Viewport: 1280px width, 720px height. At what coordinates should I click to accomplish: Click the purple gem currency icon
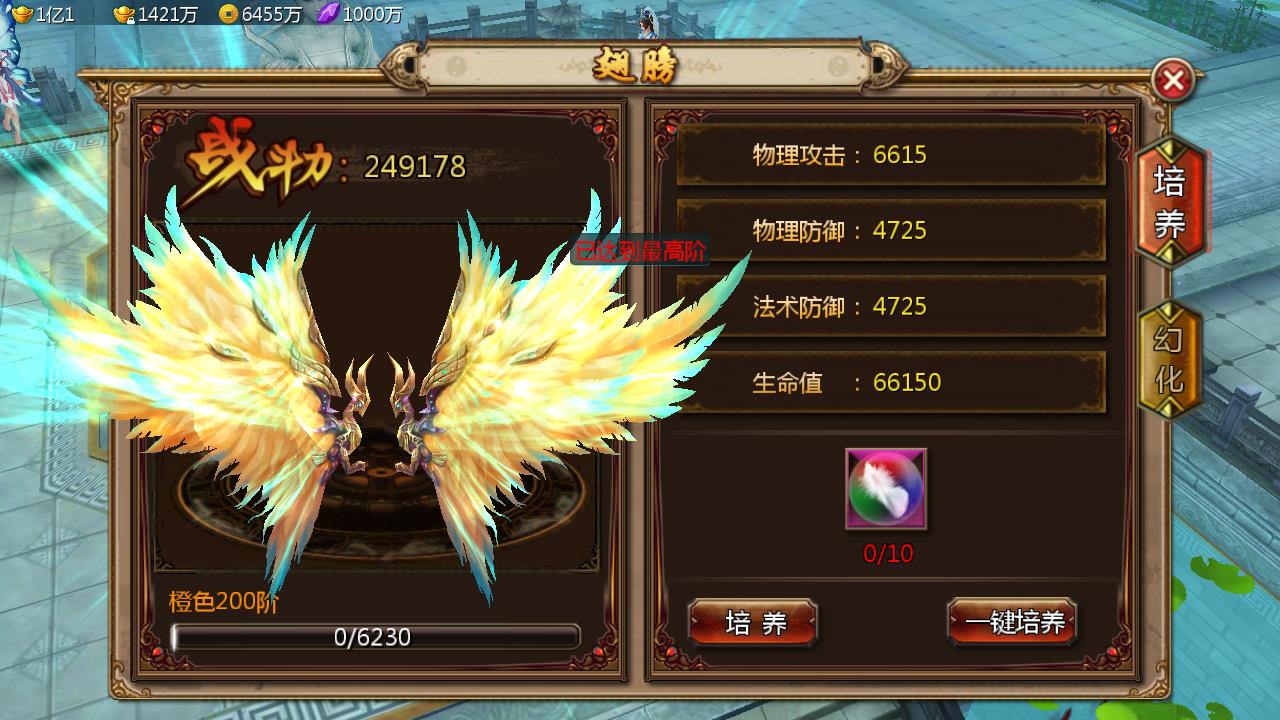(x=330, y=14)
